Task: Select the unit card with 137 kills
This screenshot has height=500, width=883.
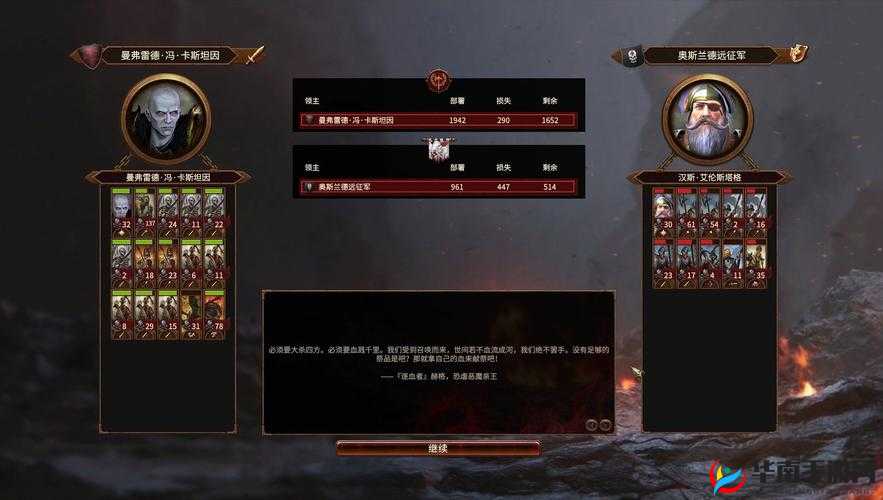Action: point(146,212)
